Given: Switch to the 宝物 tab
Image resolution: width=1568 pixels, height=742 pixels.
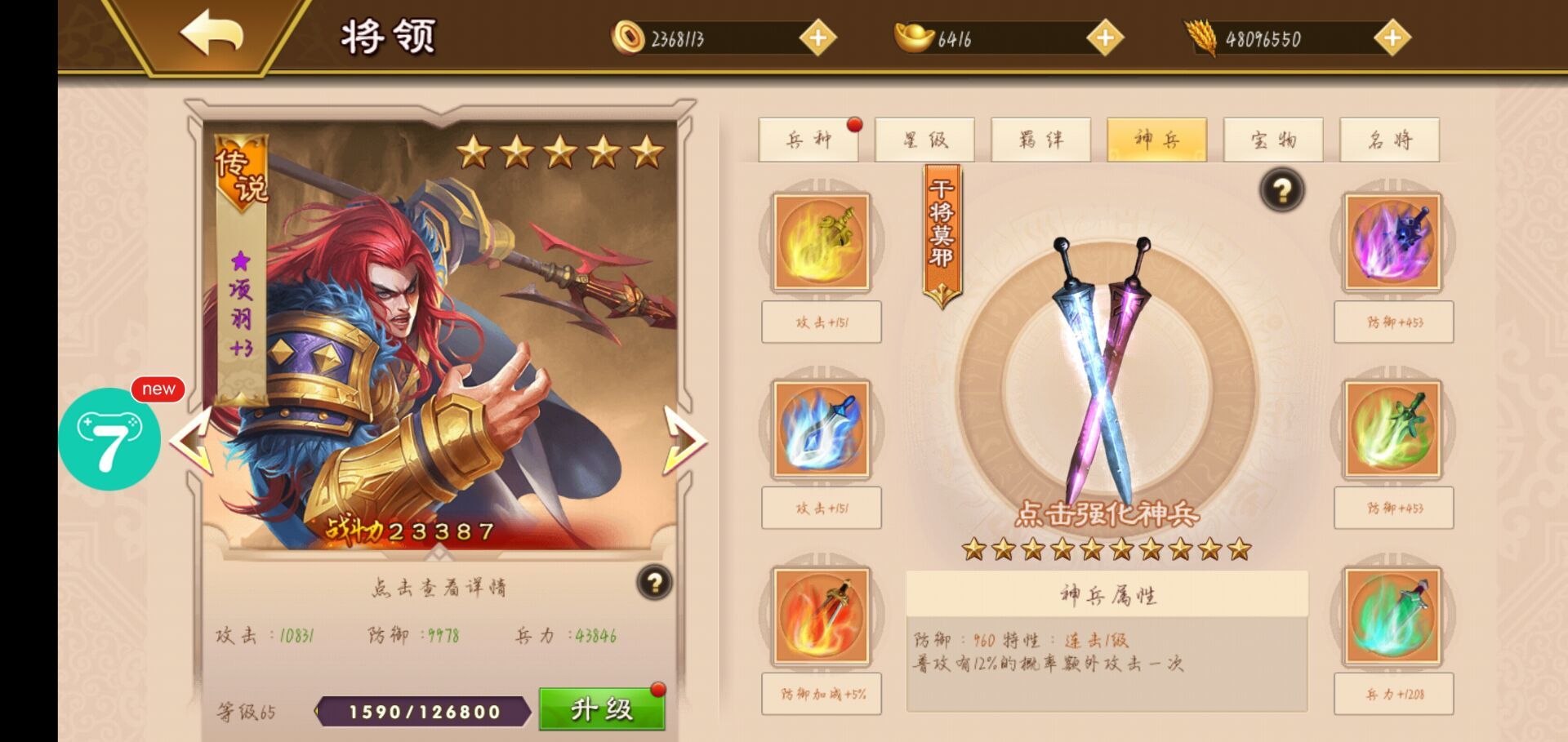Looking at the screenshot, I should point(1274,140).
